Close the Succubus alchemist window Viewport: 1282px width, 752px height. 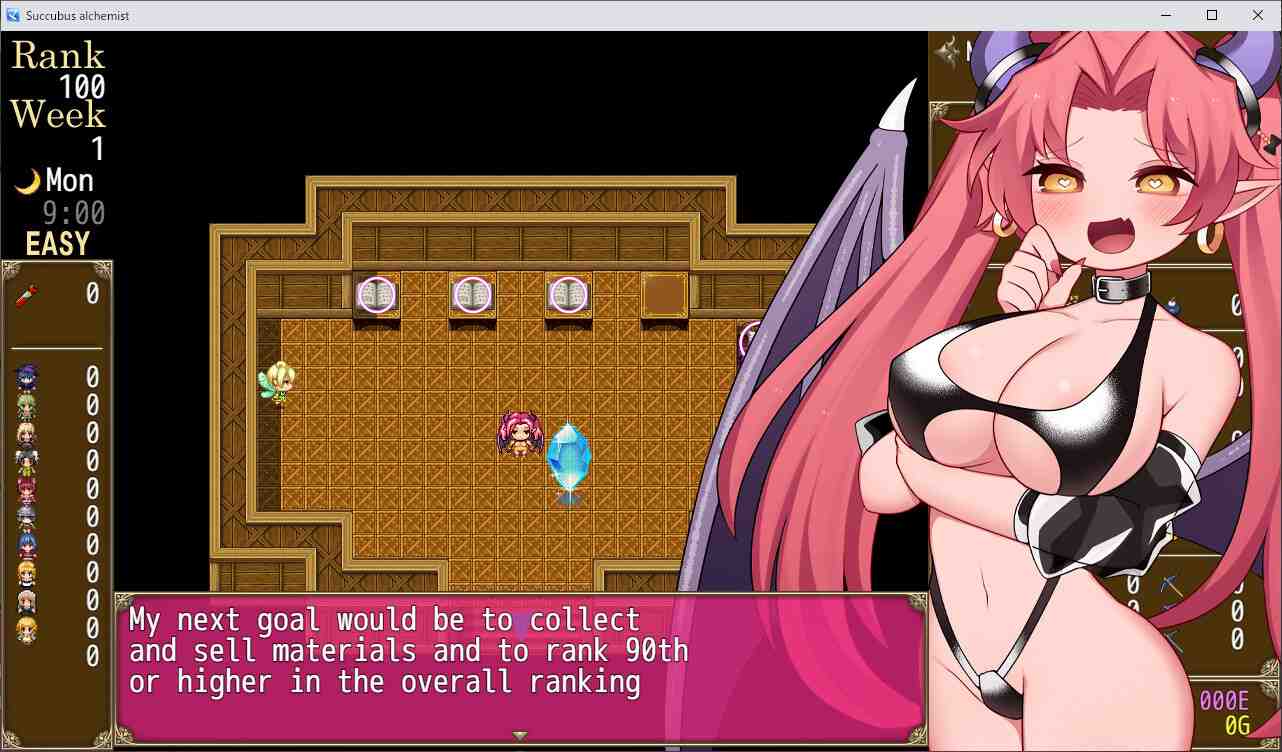(1258, 15)
